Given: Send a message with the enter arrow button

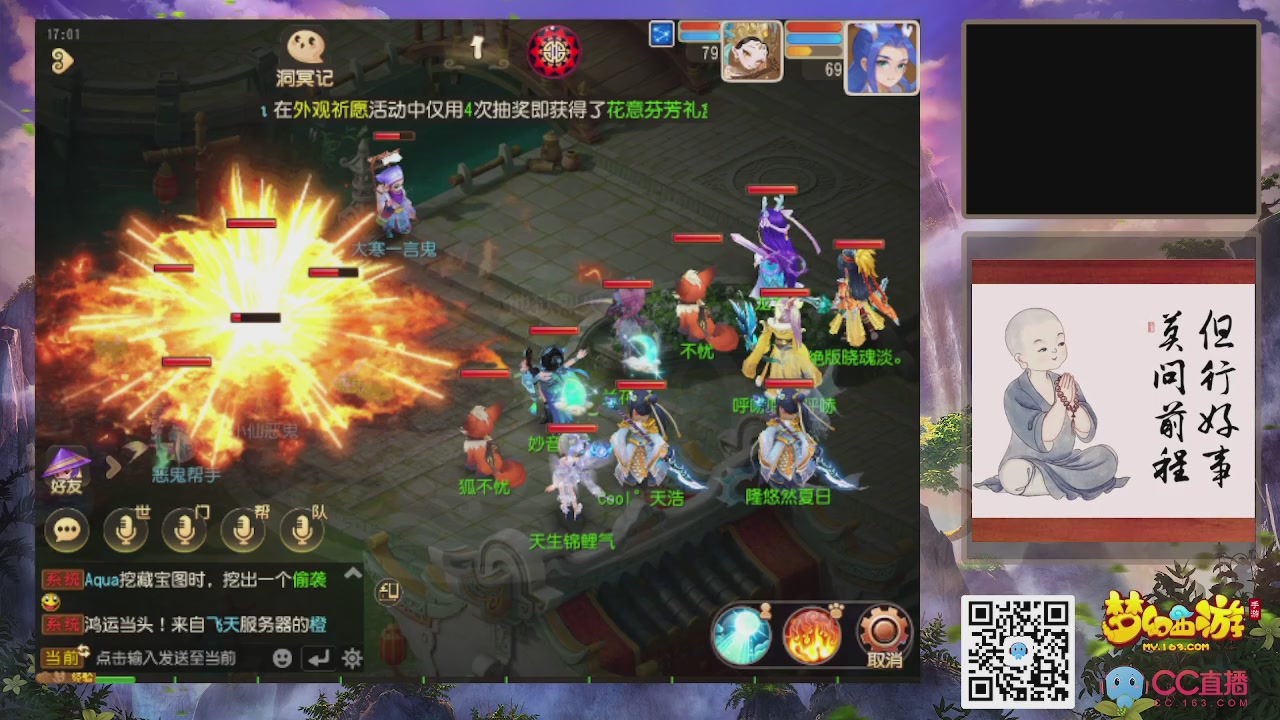Looking at the screenshot, I should 320,659.
